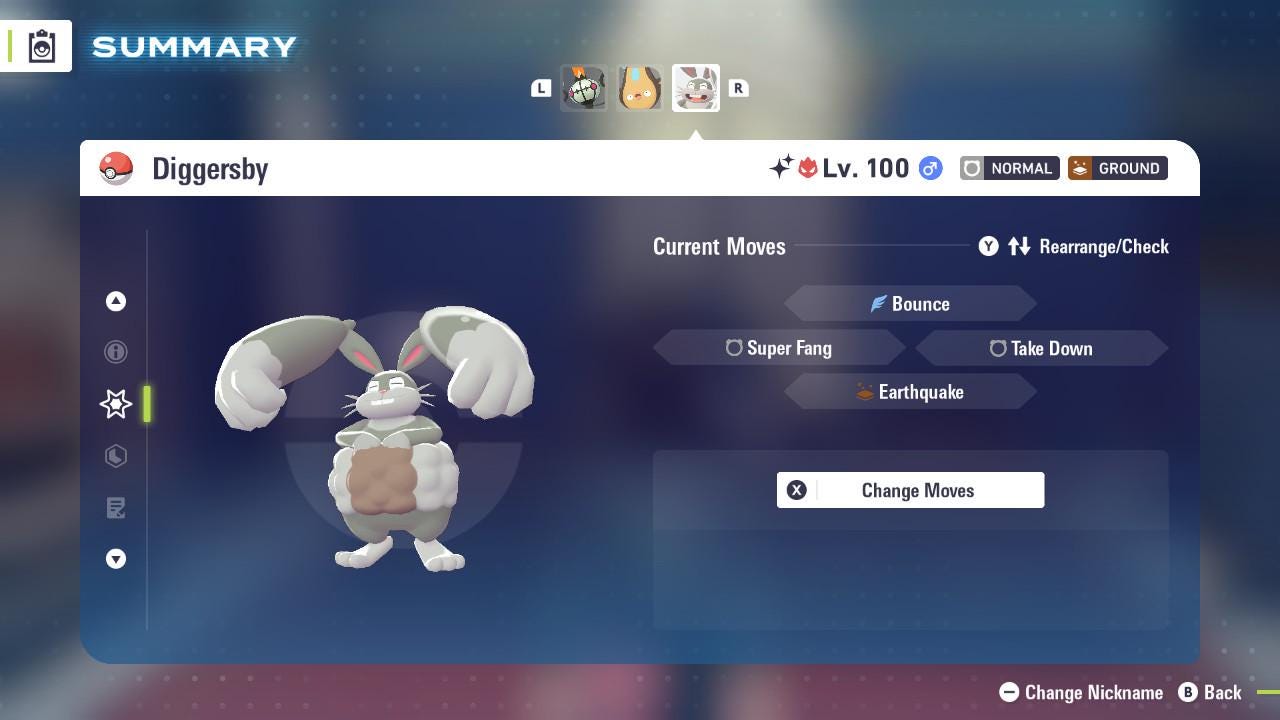Select the Earthquake move
1280x720 pixels.
[910, 392]
